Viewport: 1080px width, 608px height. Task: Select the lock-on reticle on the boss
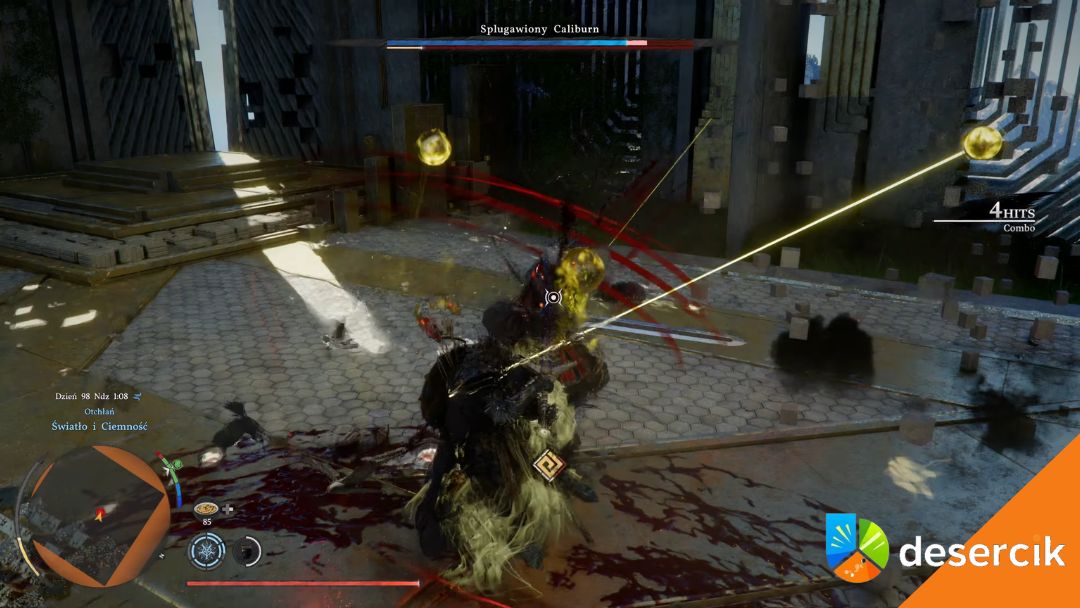pos(552,297)
